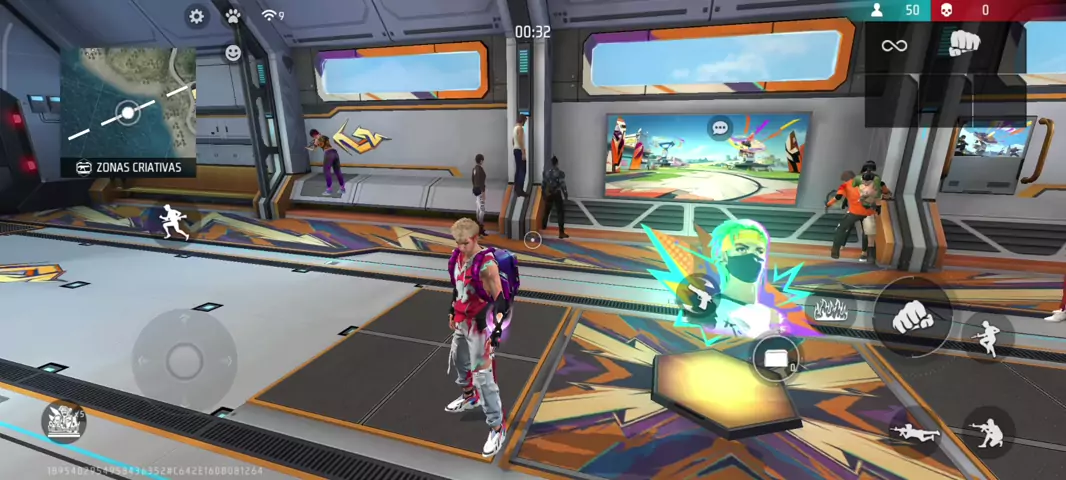Click the Zonas Criativas label
Screen dimensions: 1066x480
coord(128,167)
